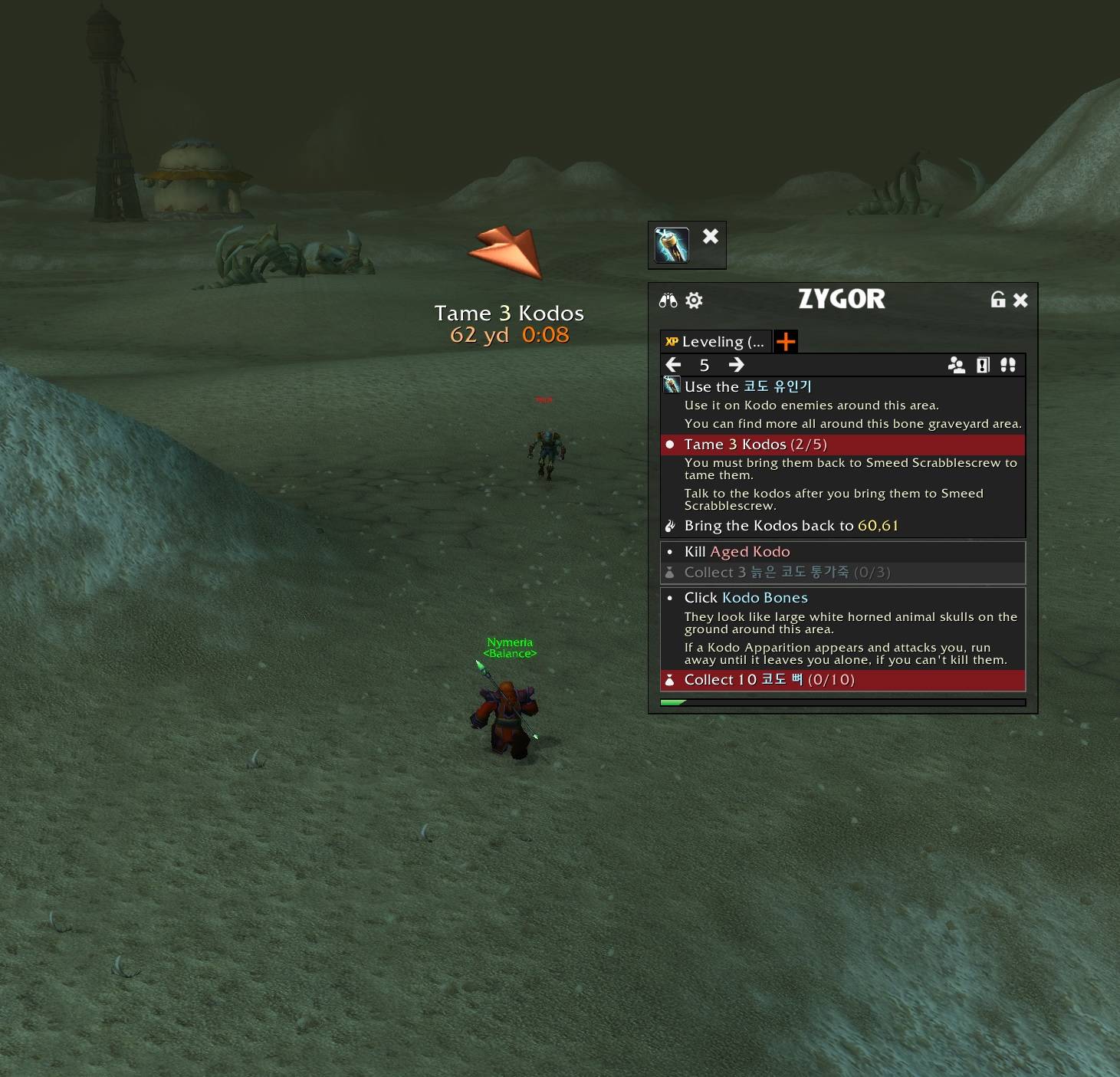Image resolution: width=1120 pixels, height=1077 pixels.
Task: Toggle the Zygor window lock
Action: (997, 300)
